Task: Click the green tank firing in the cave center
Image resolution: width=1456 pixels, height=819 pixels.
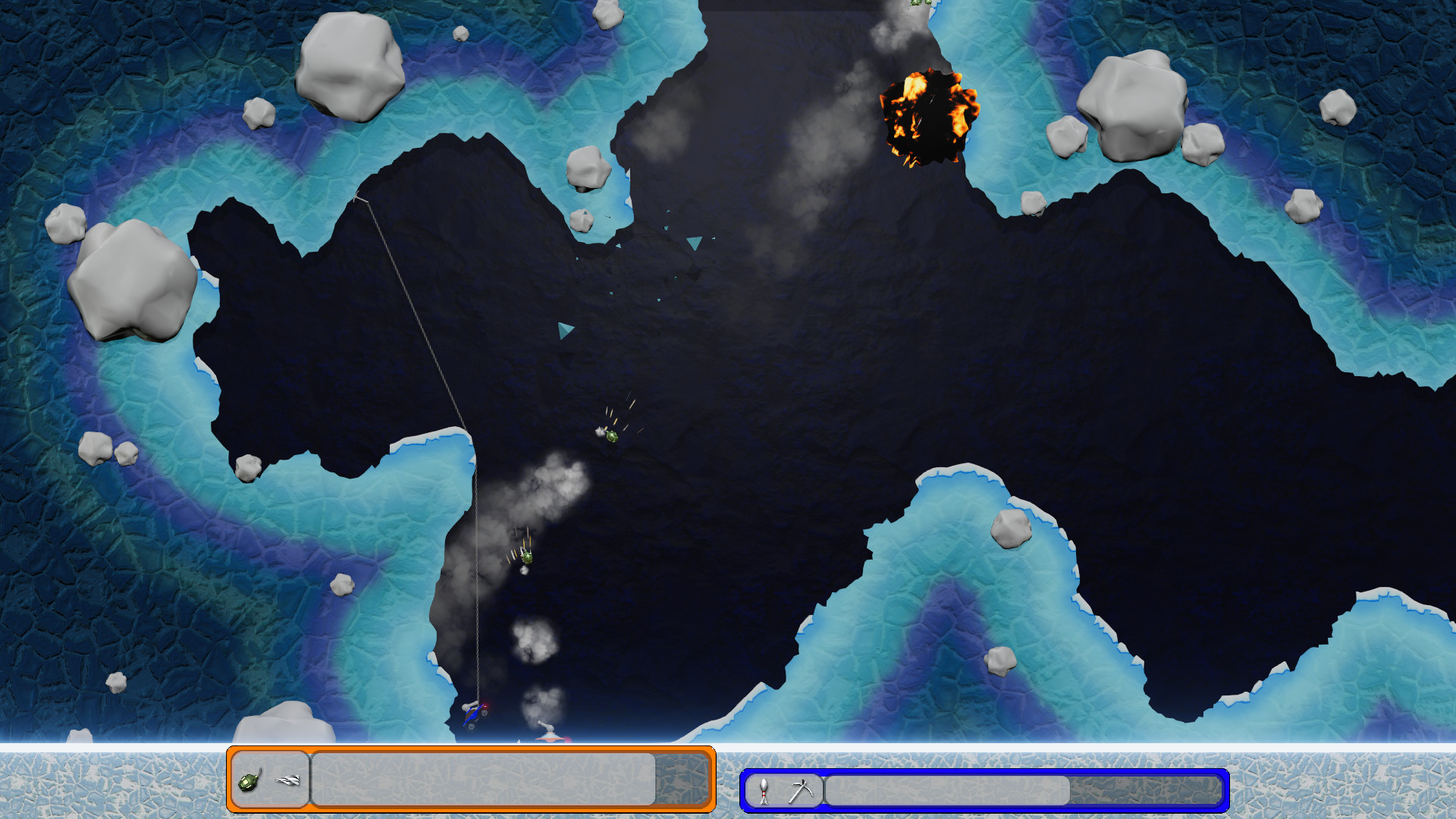Action: (x=610, y=436)
